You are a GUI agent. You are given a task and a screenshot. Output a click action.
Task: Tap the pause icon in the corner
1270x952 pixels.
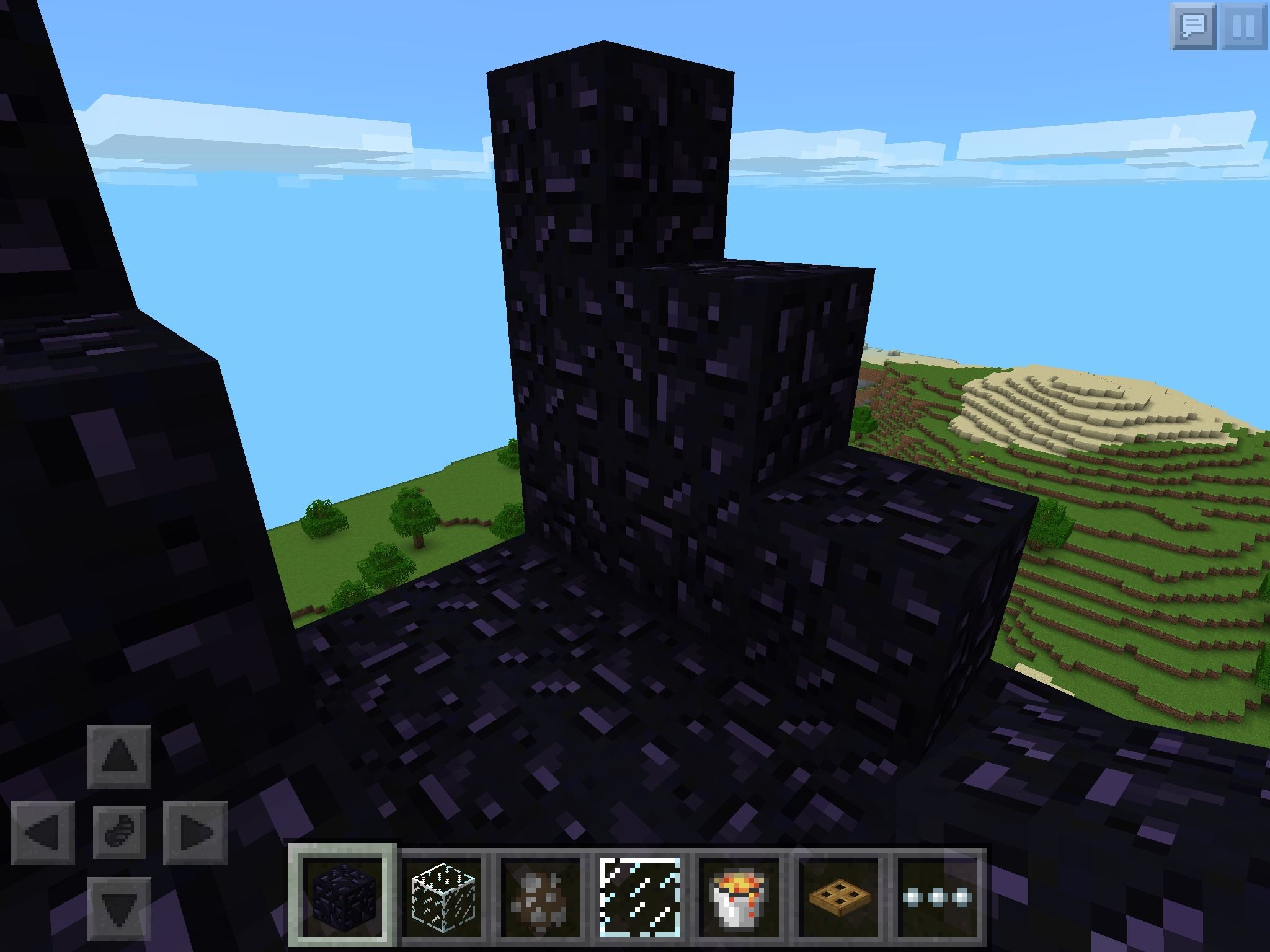pyautogui.click(x=1246, y=25)
